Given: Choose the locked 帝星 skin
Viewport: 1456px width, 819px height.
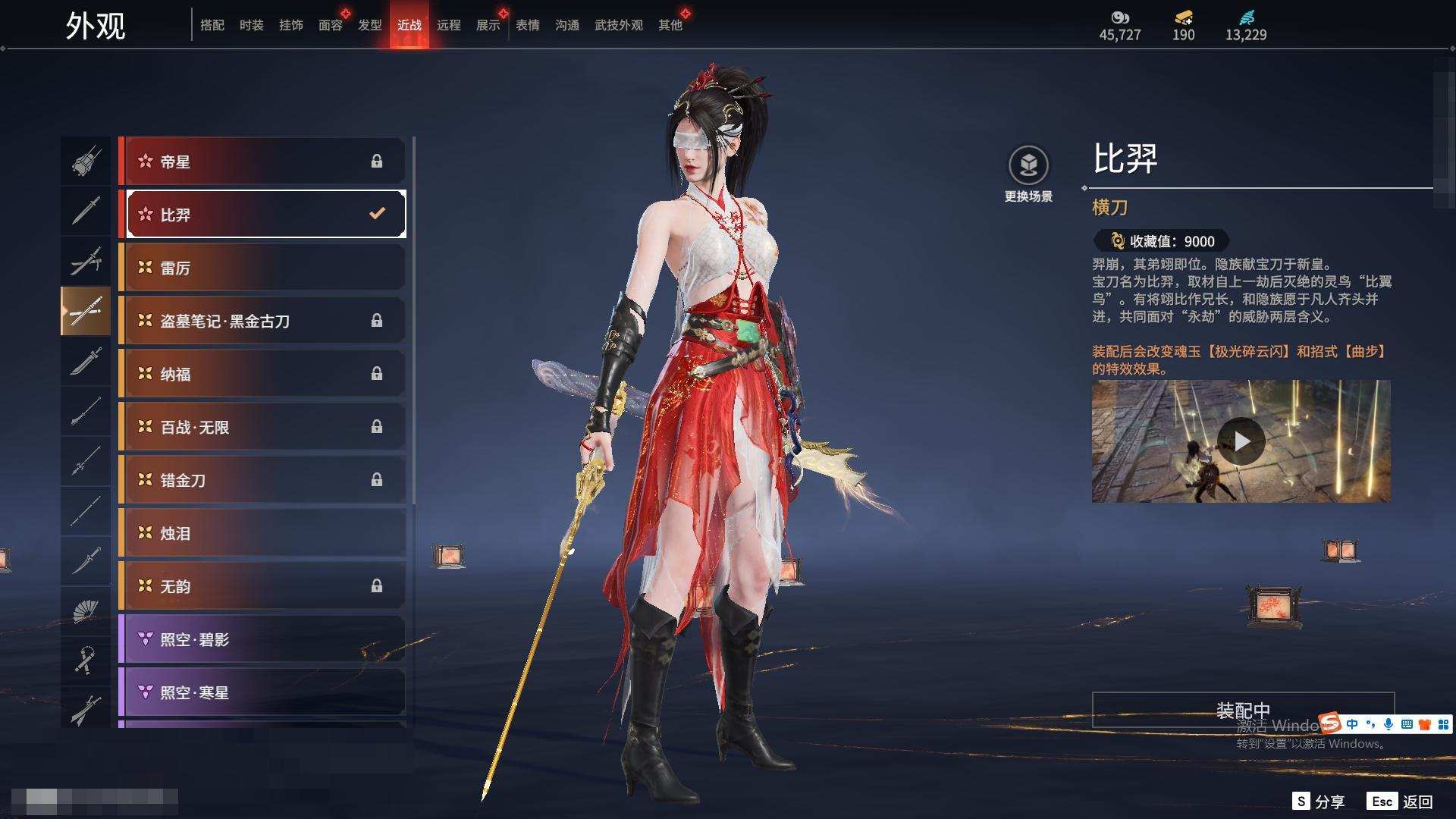Looking at the screenshot, I should [x=262, y=162].
